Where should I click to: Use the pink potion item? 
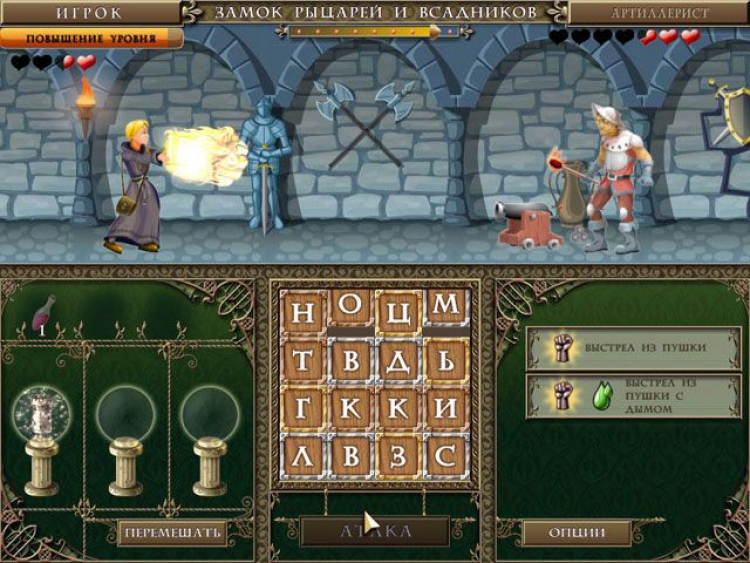pyautogui.click(x=44, y=313)
